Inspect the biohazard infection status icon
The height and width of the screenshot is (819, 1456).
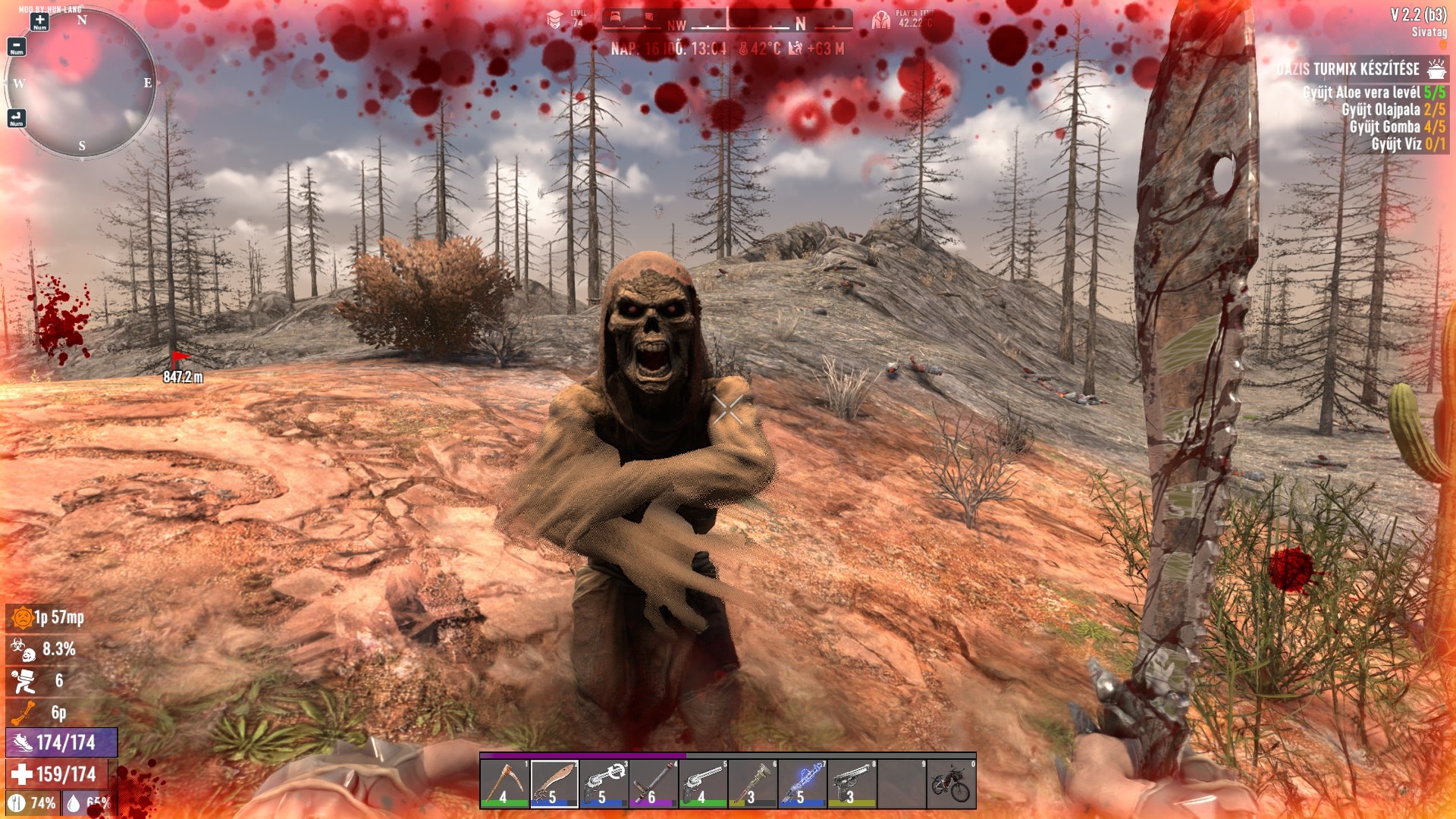pos(23,649)
